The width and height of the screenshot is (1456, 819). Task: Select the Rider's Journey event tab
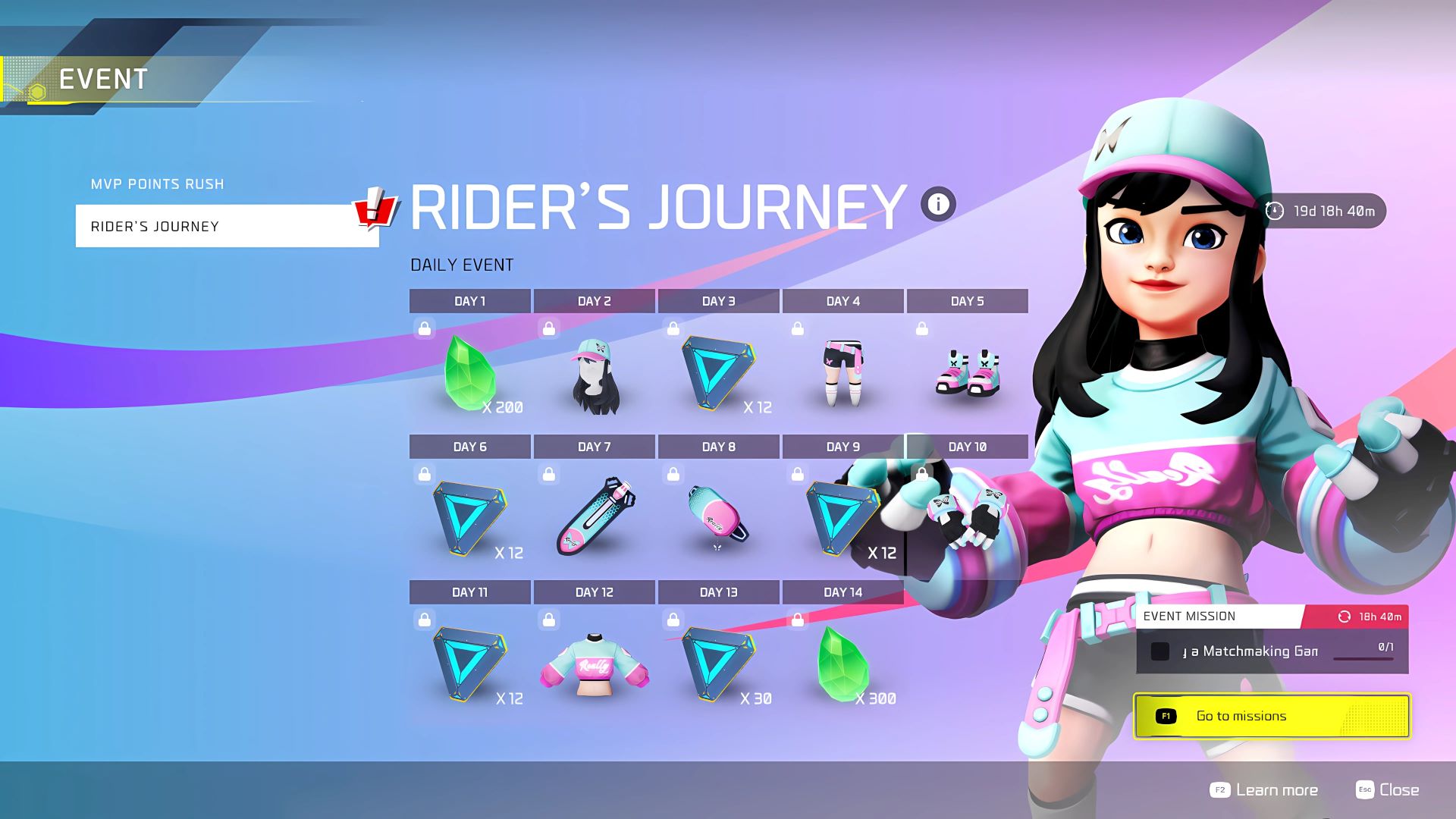tap(227, 226)
